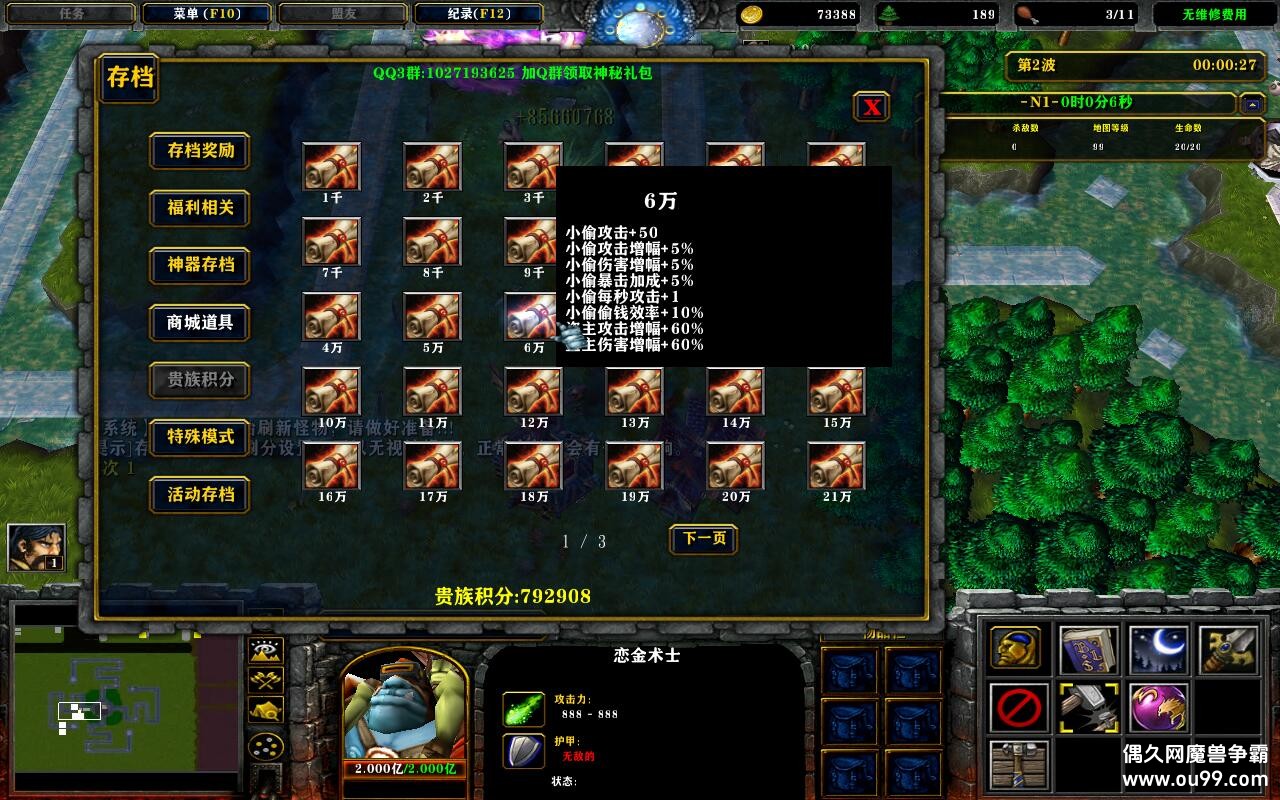This screenshot has width=1280, height=800.
Task: Click the 1千 scroll icon
Action: [x=331, y=165]
